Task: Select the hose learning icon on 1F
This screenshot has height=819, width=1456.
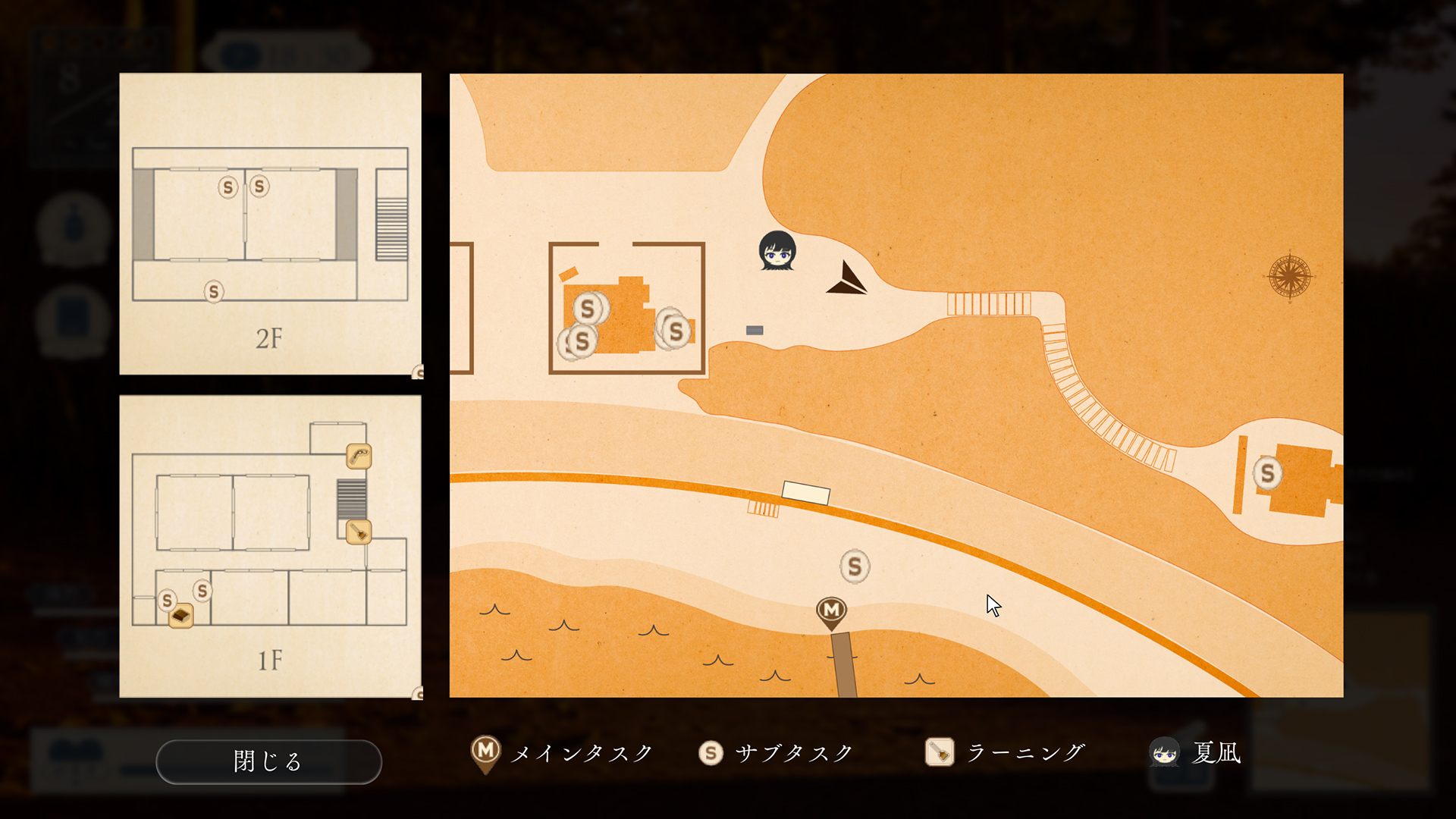Action: (x=359, y=457)
